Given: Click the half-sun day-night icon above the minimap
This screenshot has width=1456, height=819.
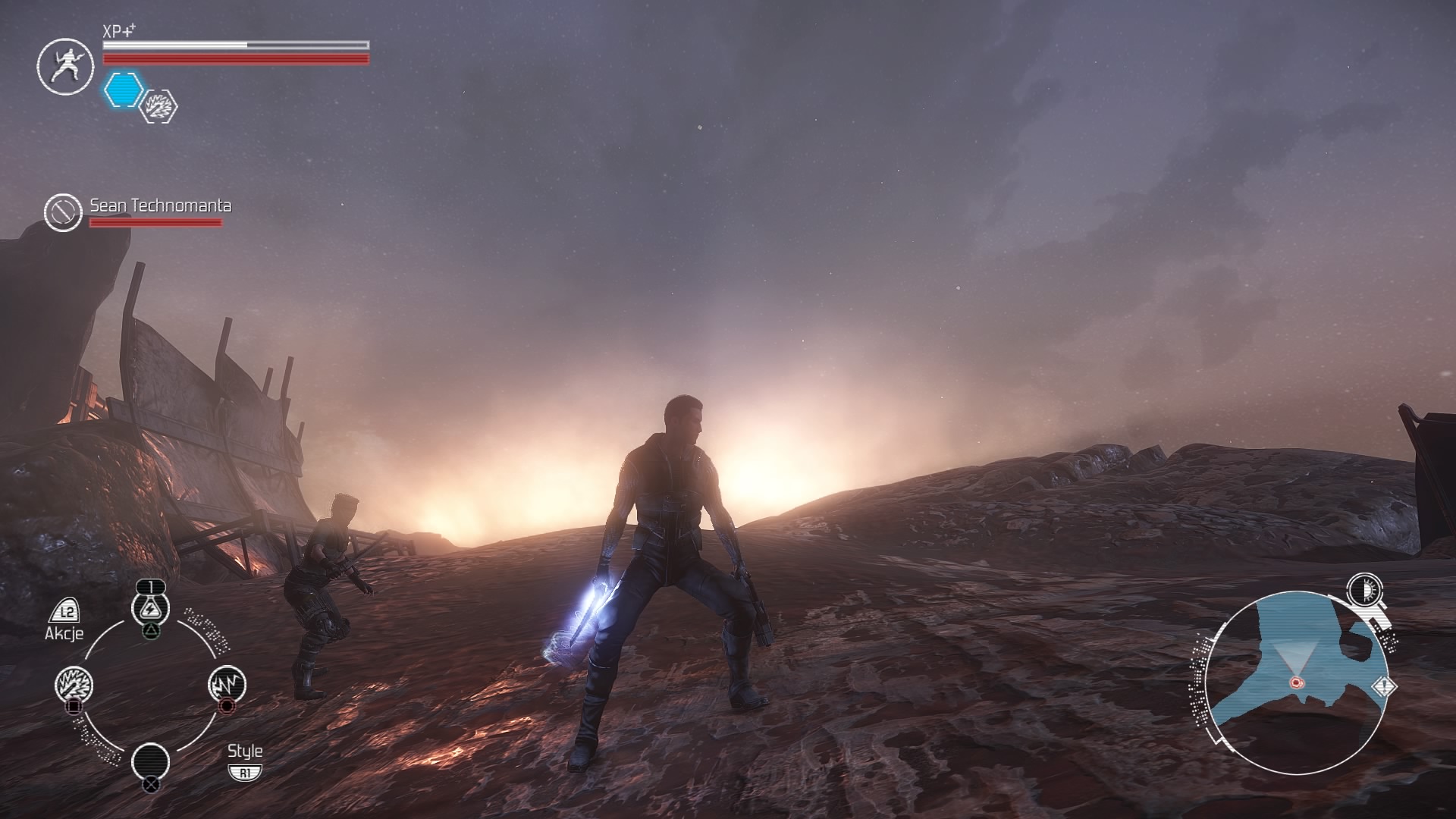Looking at the screenshot, I should point(1364,591).
